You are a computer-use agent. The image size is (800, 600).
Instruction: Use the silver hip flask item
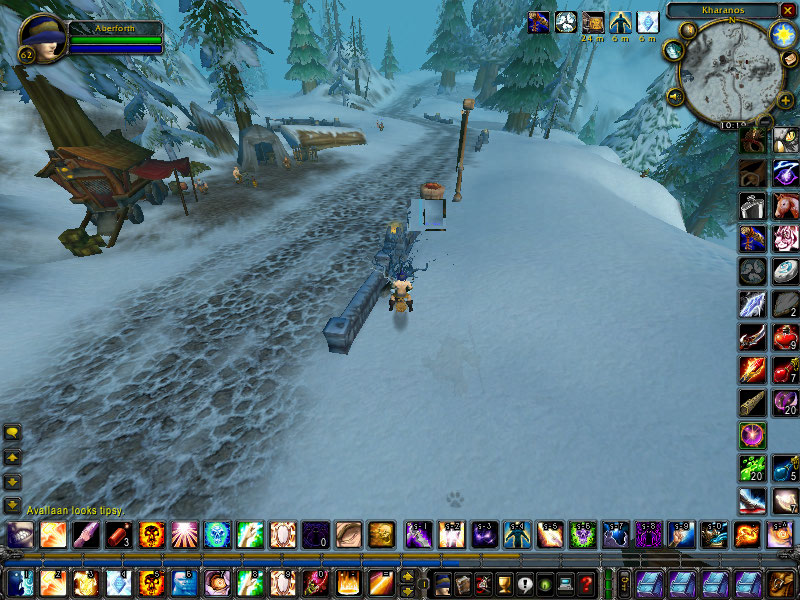tap(754, 205)
